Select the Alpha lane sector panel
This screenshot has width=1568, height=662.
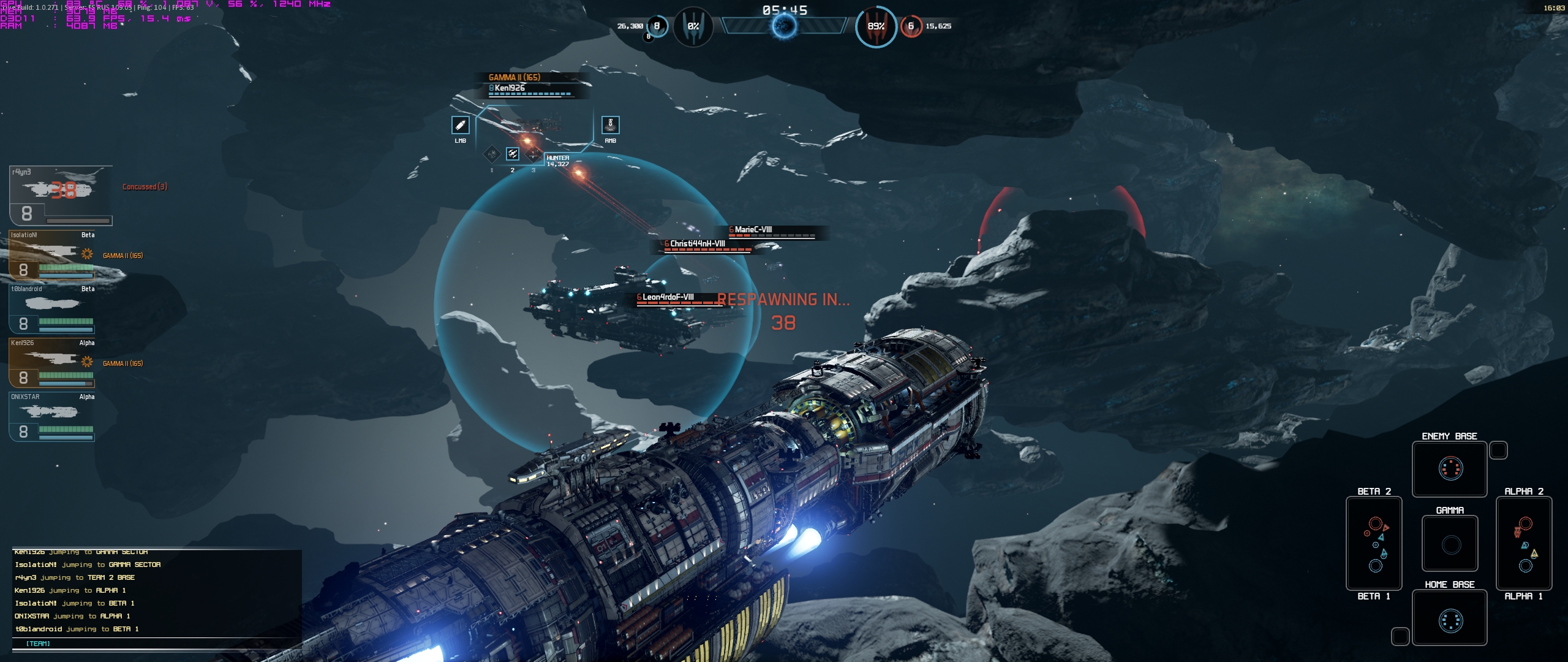pos(1523,543)
